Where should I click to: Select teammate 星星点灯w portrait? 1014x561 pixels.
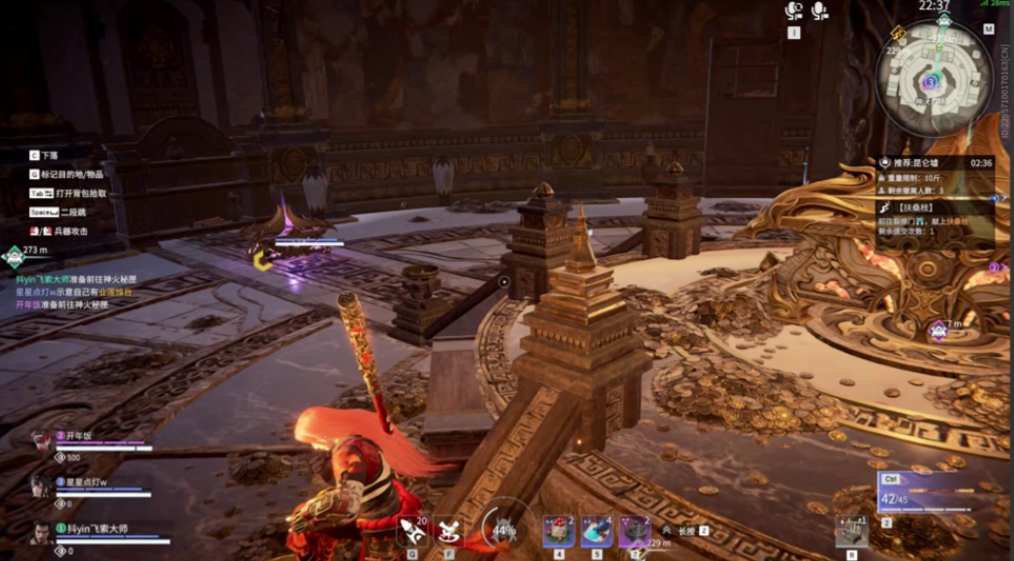point(41,487)
